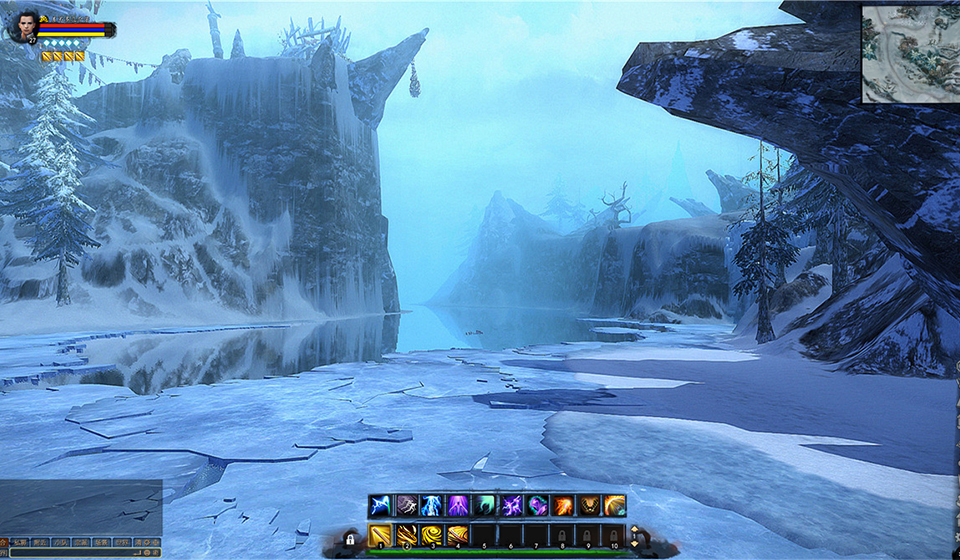Use the staff sweep skill in slot 4
Viewport: 960px width, 560px height.
(458, 536)
